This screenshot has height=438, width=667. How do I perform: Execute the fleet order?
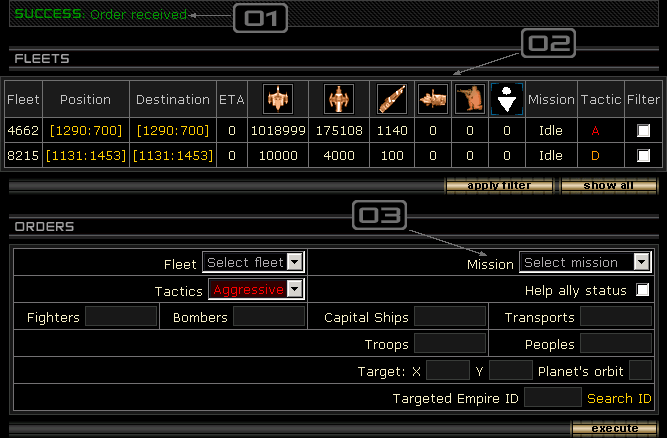click(x=614, y=428)
